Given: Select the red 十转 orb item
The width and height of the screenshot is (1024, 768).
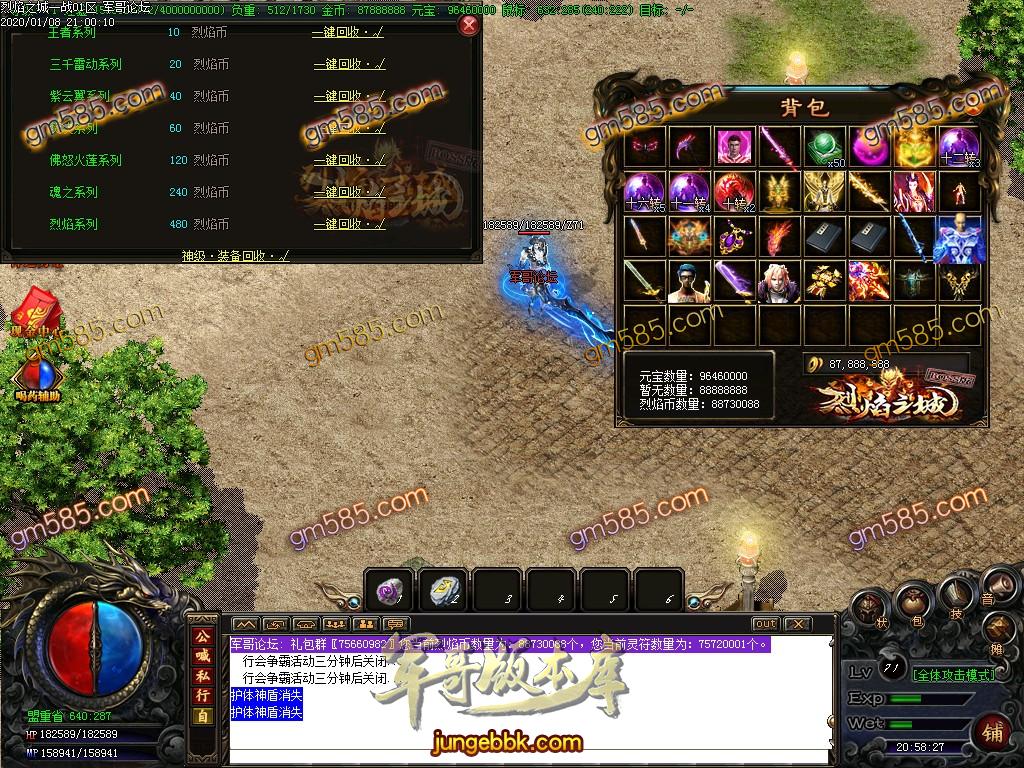Looking at the screenshot, I should [733, 191].
